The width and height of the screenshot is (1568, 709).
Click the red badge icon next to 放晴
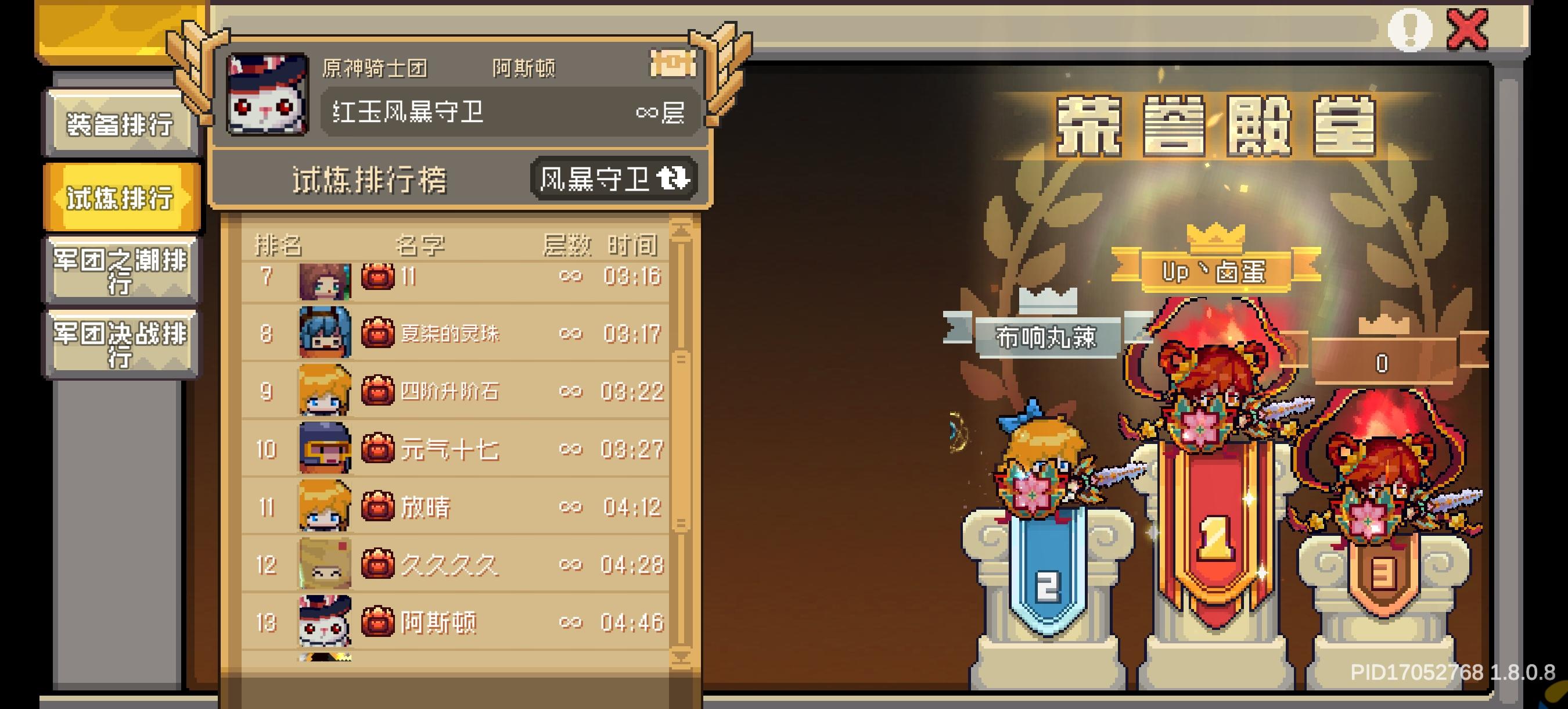(377, 506)
